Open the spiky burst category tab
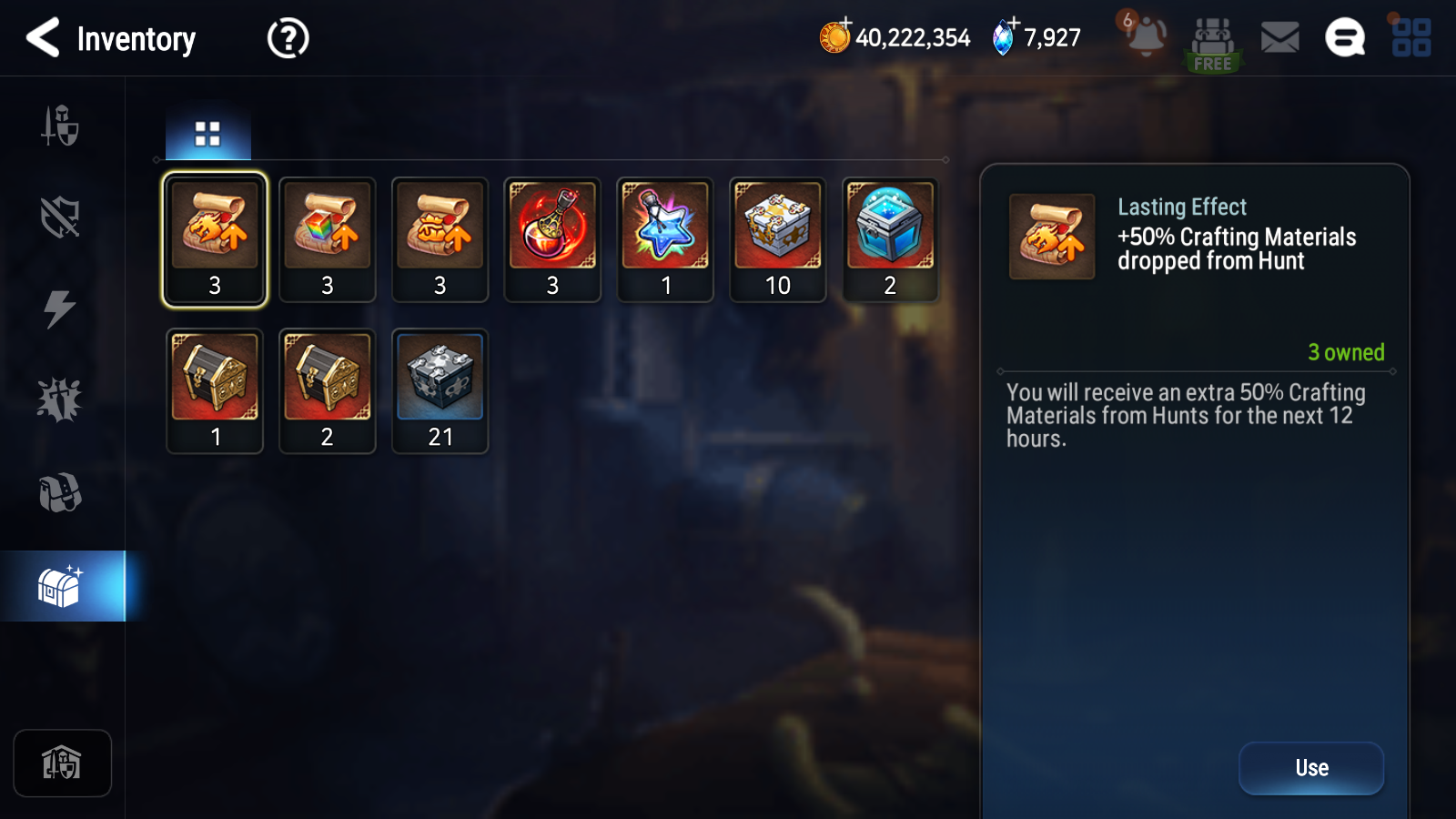 (x=60, y=399)
